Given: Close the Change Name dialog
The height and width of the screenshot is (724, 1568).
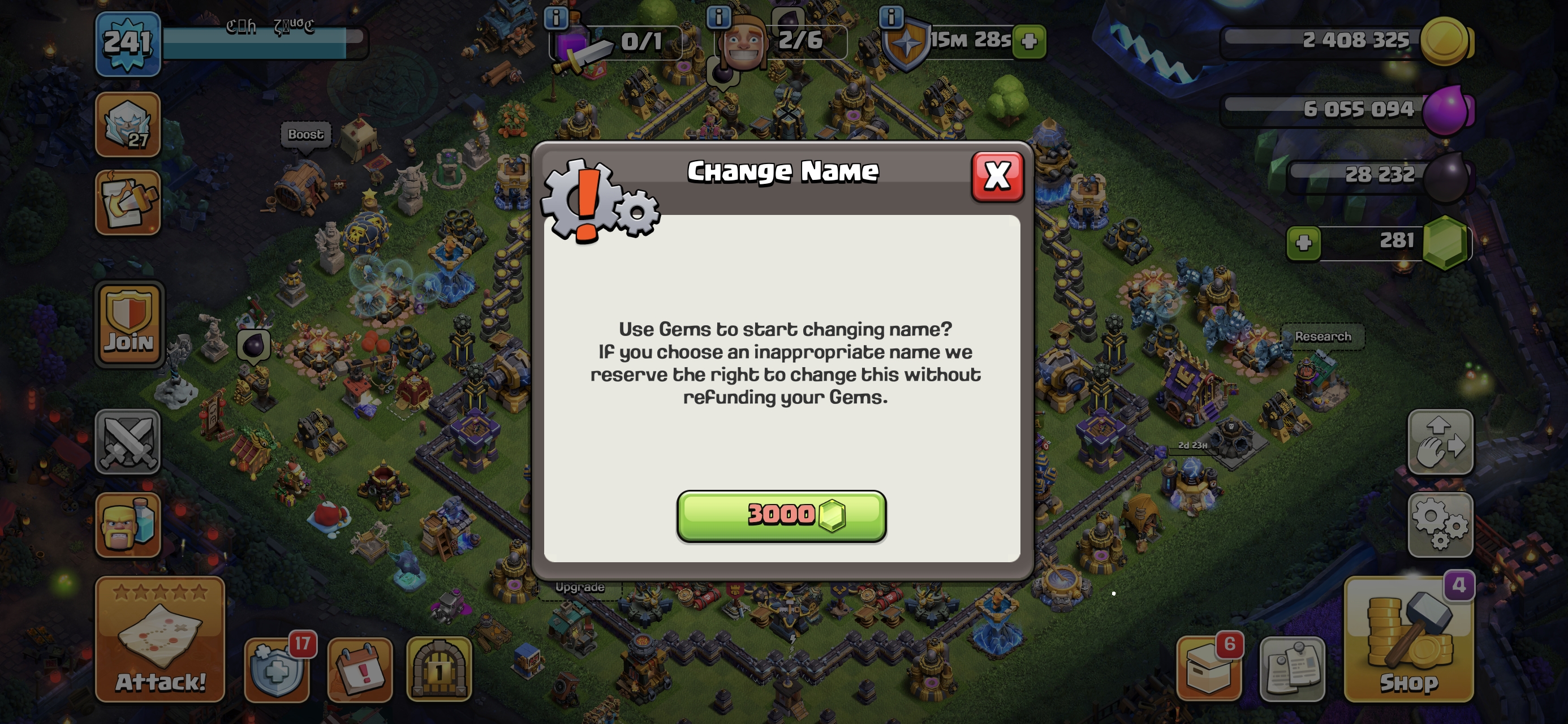Looking at the screenshot, I should (997, 176).
